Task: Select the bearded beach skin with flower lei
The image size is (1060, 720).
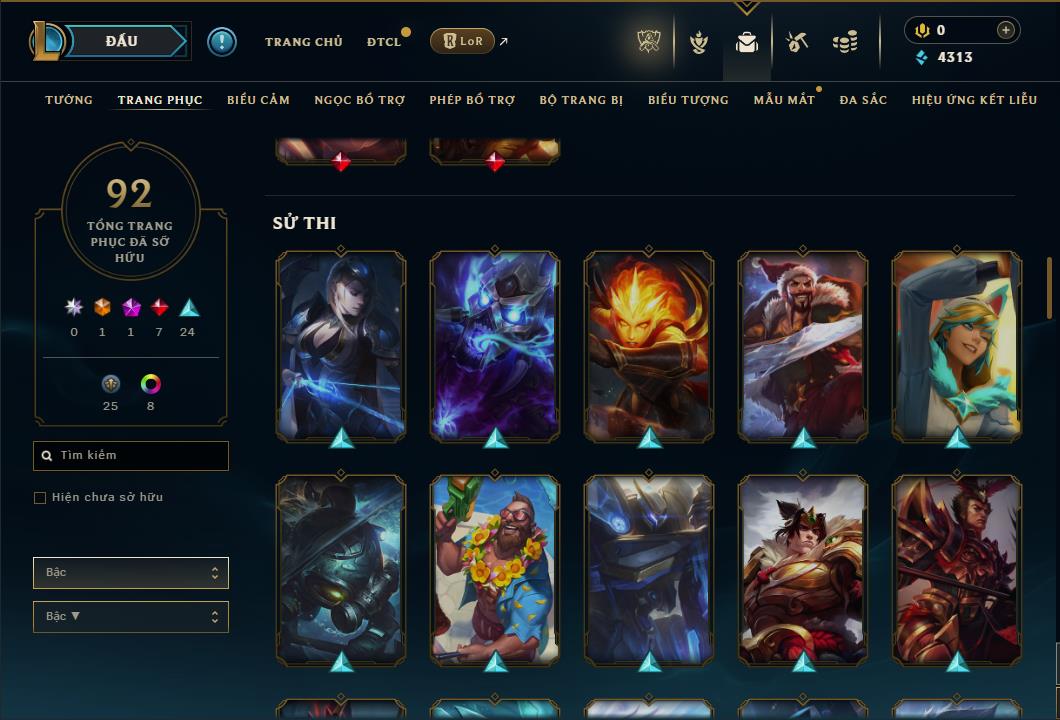Action: (495, 570)
